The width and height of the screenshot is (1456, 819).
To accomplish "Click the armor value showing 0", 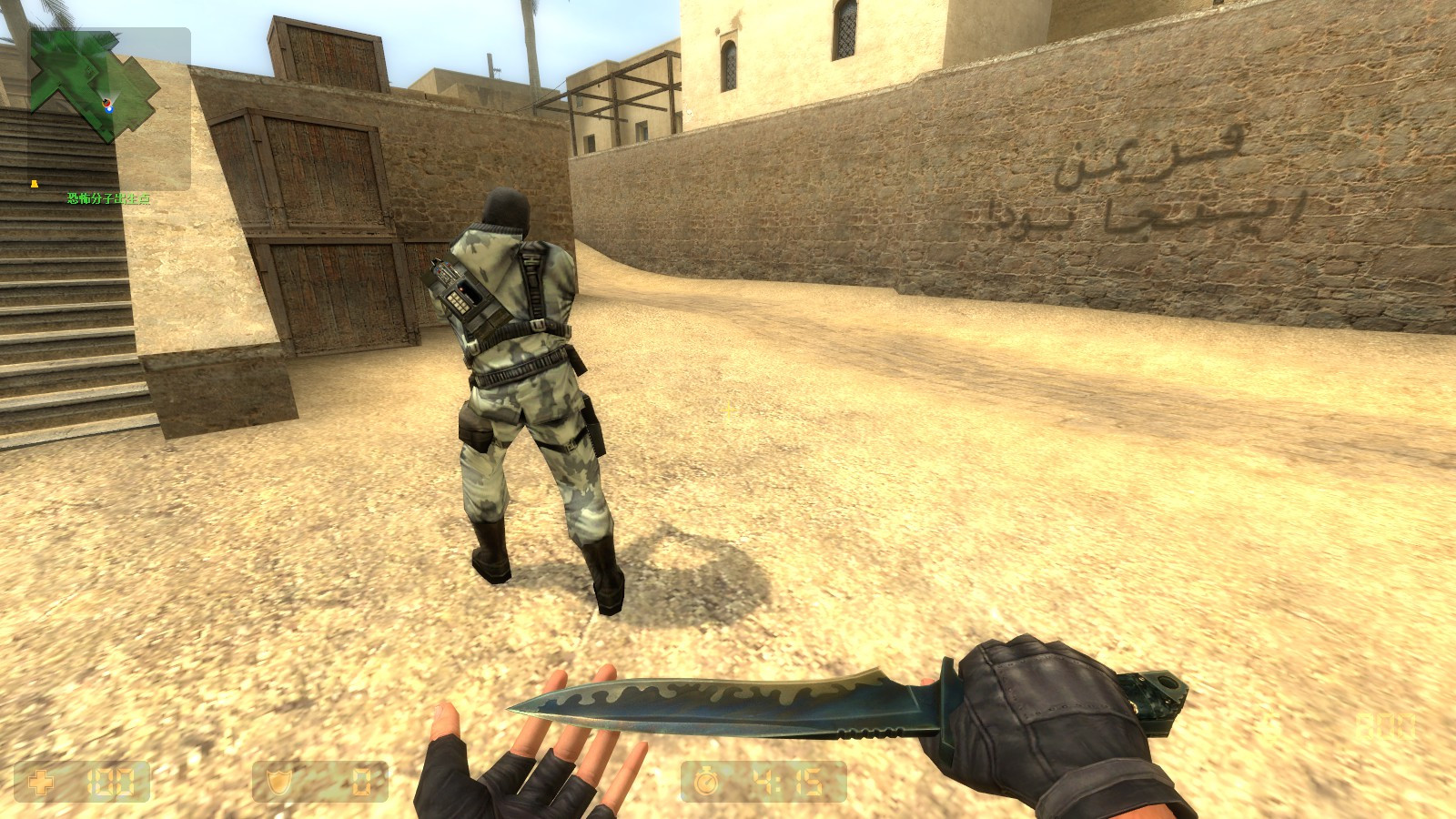I will coord(359,780).
